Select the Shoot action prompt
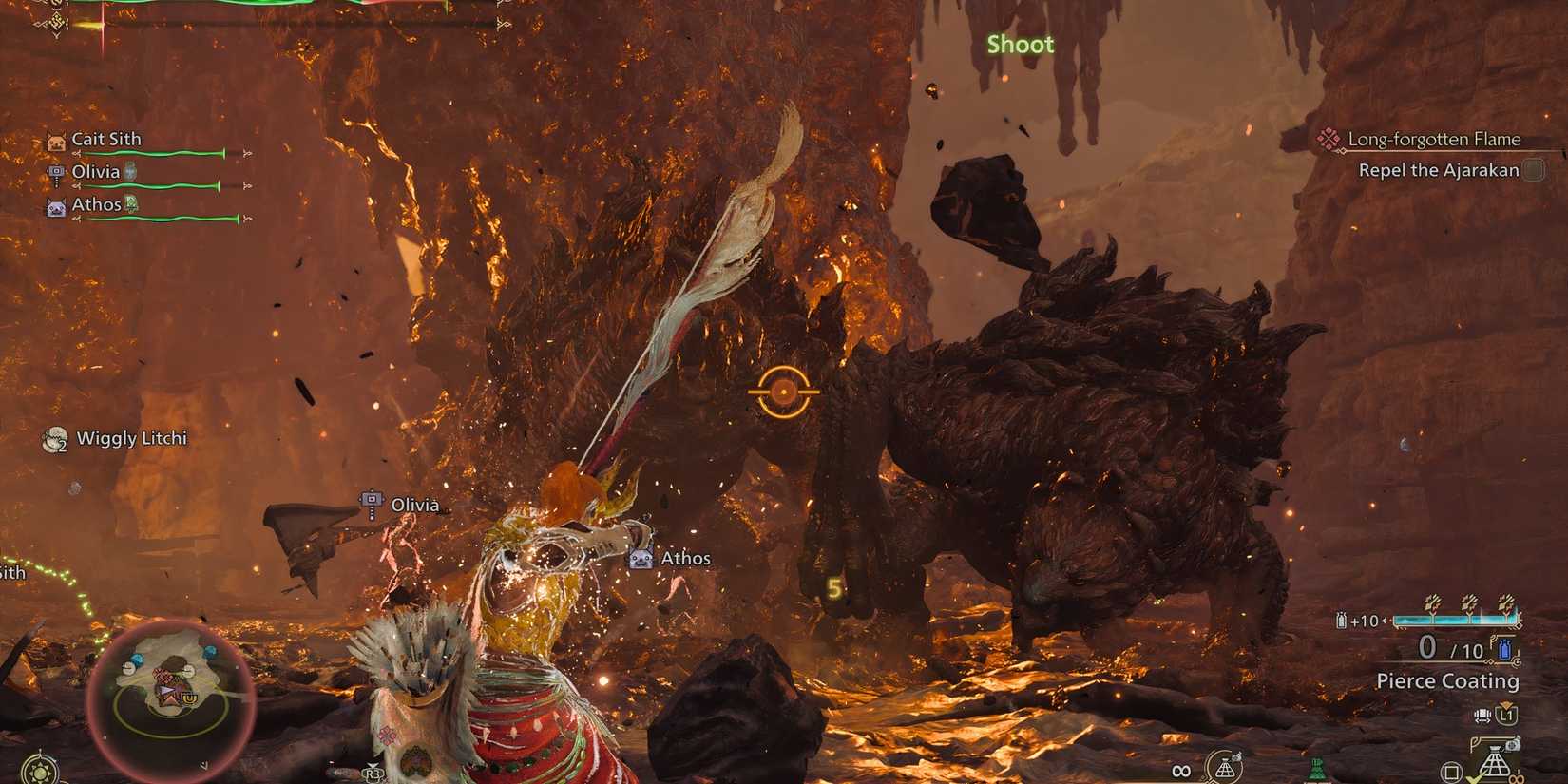This screenshot has height=784, width=1568. [1019, 44]
